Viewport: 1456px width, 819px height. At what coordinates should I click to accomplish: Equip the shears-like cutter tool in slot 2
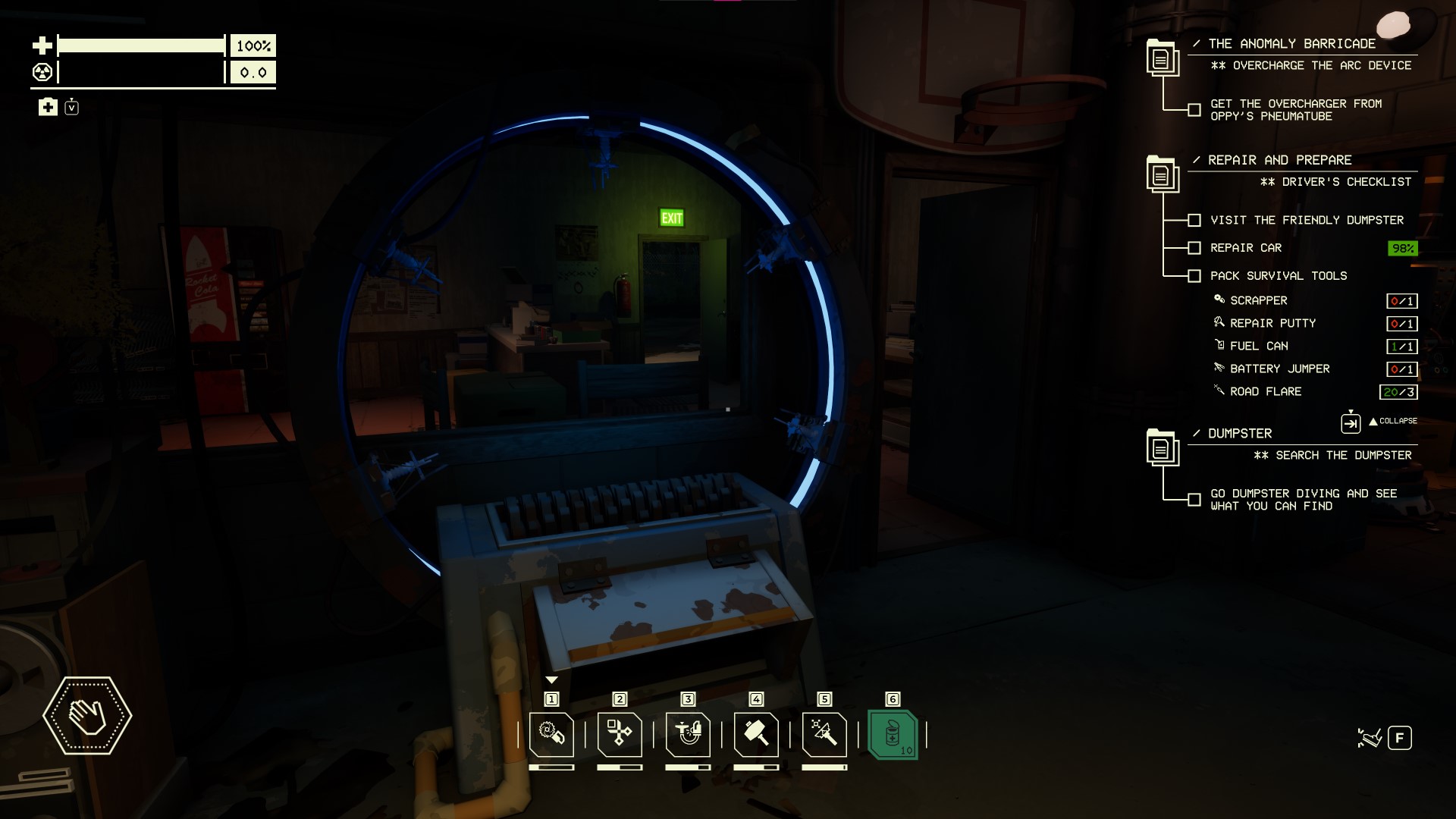620,734
